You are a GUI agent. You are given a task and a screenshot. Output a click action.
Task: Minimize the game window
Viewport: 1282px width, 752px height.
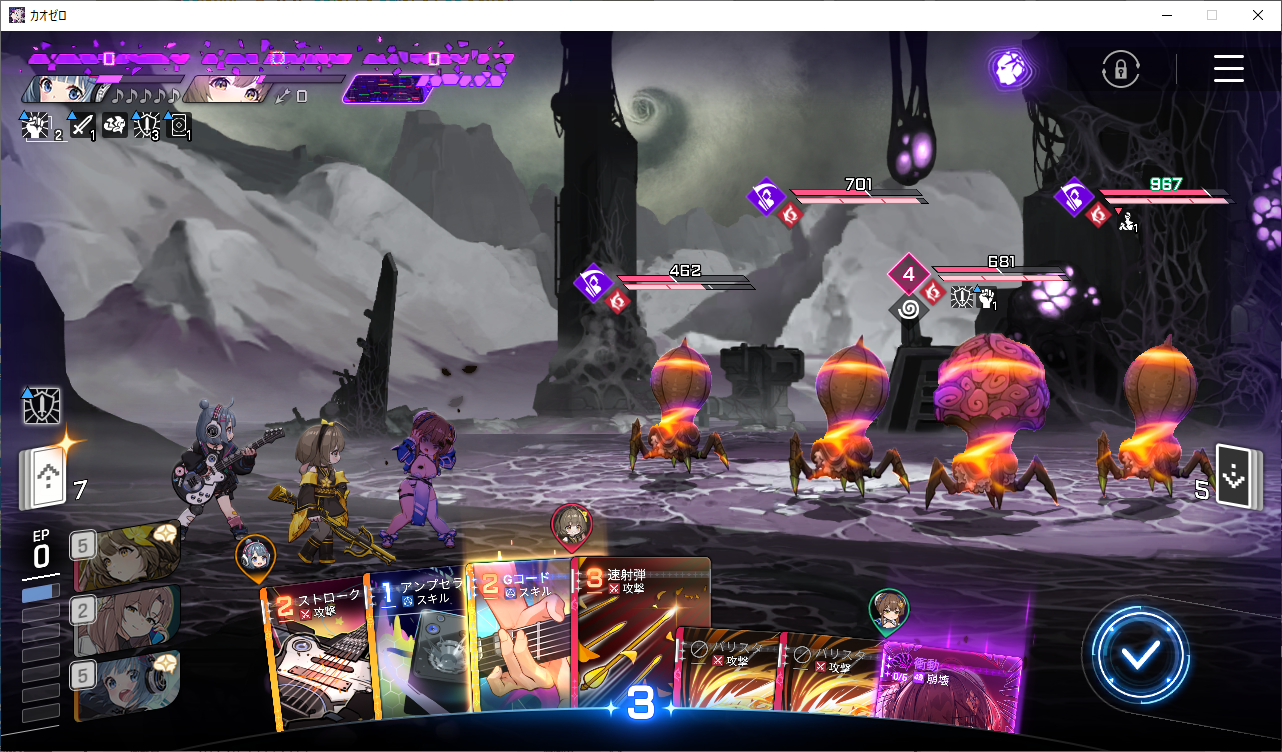(1167, 15)
